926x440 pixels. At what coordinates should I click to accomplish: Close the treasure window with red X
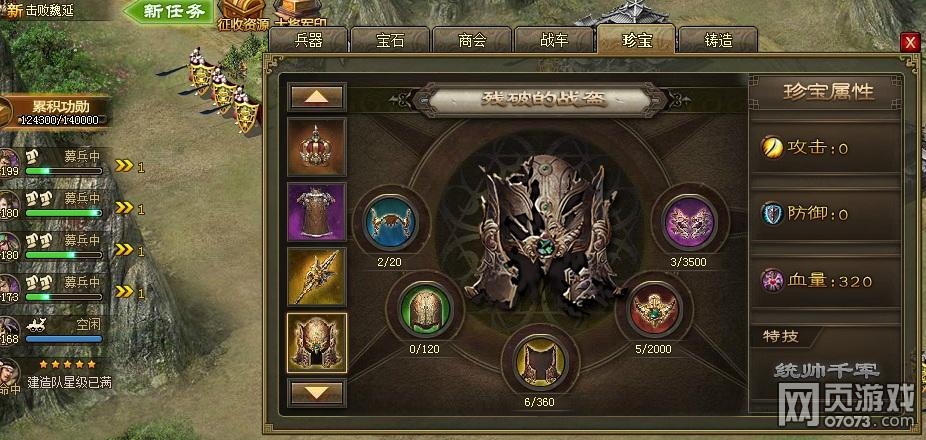click(910, 42)
